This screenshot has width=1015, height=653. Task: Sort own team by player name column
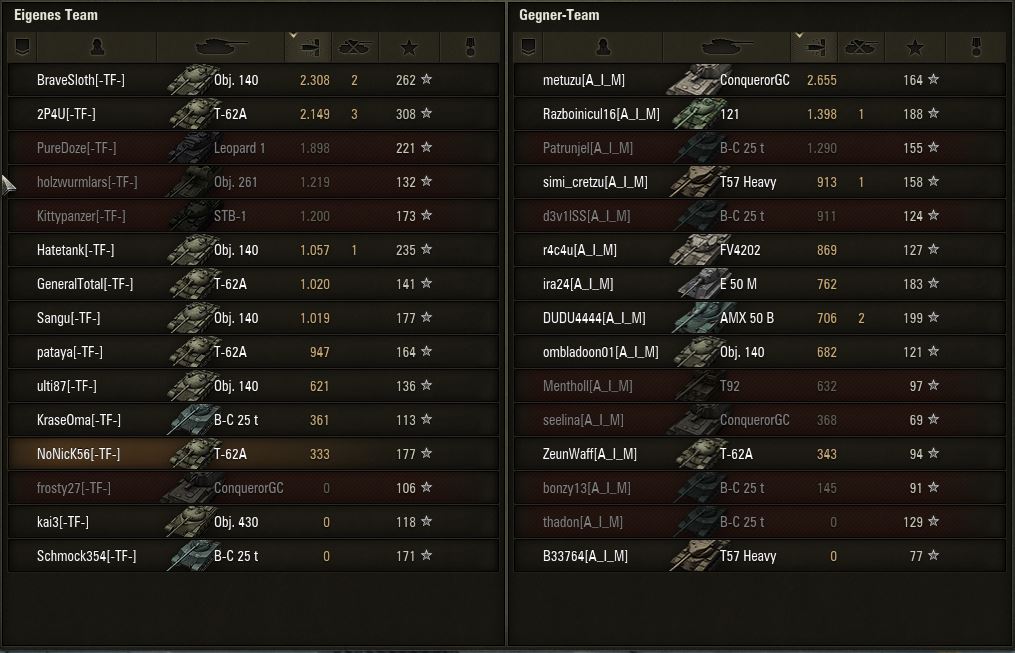(x=96, y=47)
